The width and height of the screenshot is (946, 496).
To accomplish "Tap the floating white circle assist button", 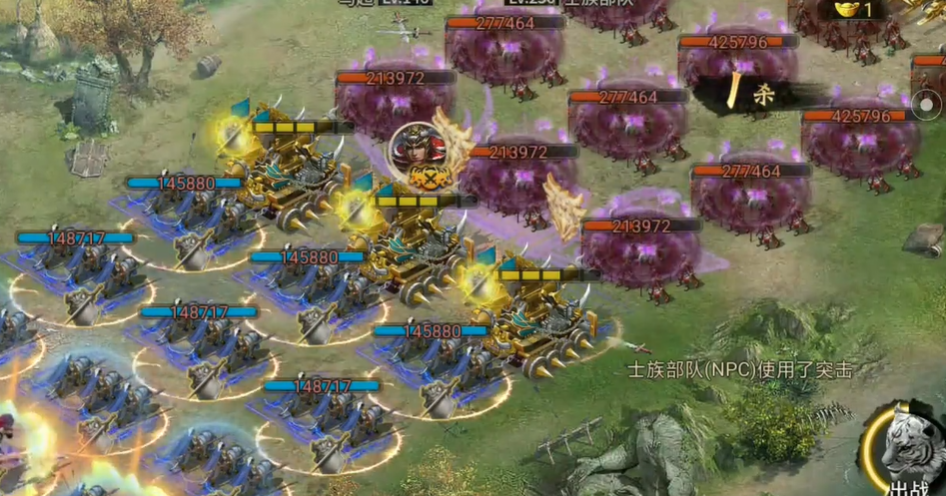I will 927,104.
